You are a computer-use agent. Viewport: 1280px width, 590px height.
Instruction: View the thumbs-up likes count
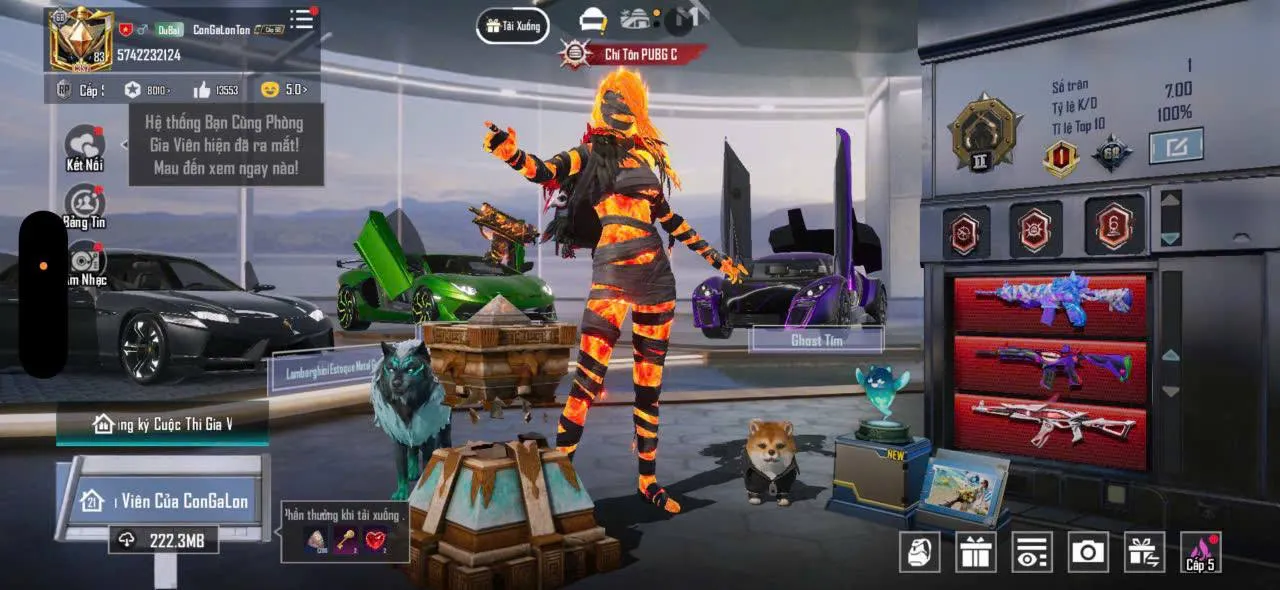[215, 90]
